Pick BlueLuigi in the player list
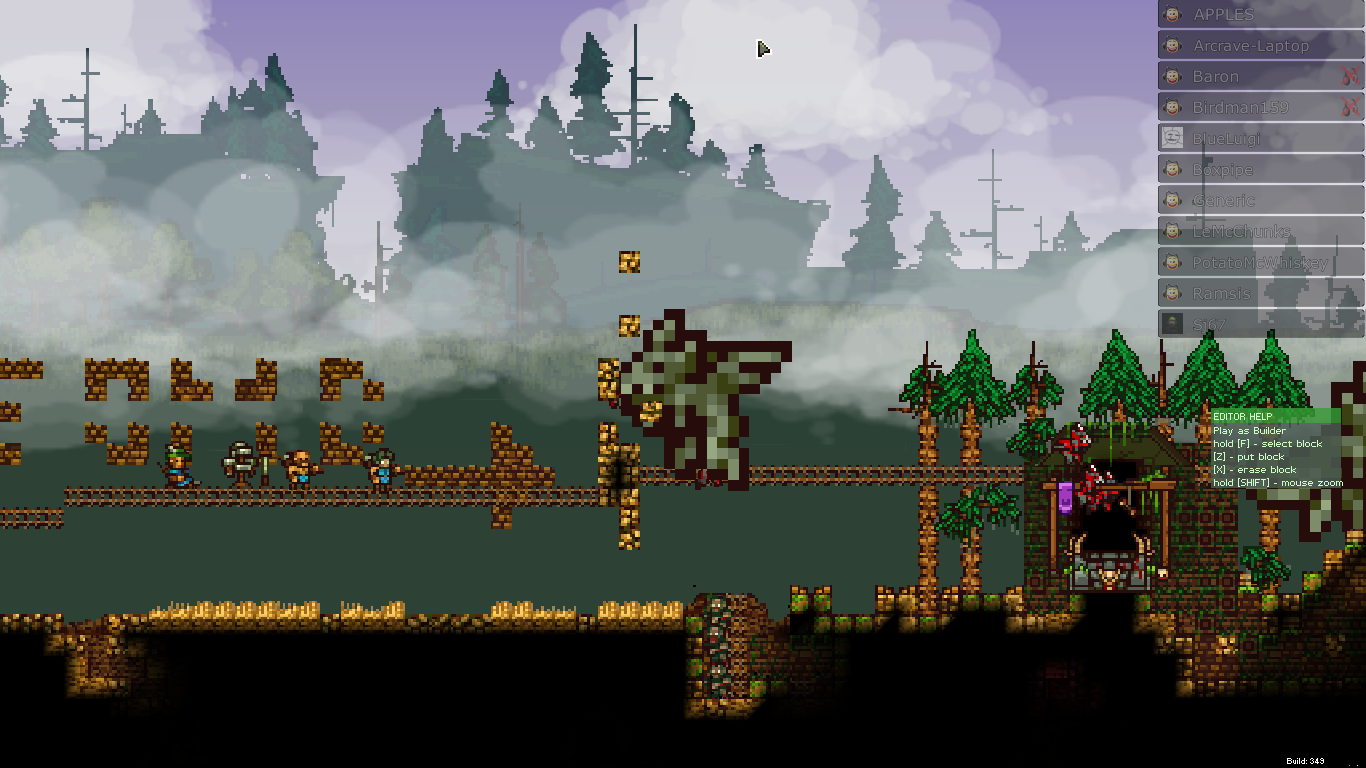Viewport: 1366px width, 768px height. (1260, 139)
